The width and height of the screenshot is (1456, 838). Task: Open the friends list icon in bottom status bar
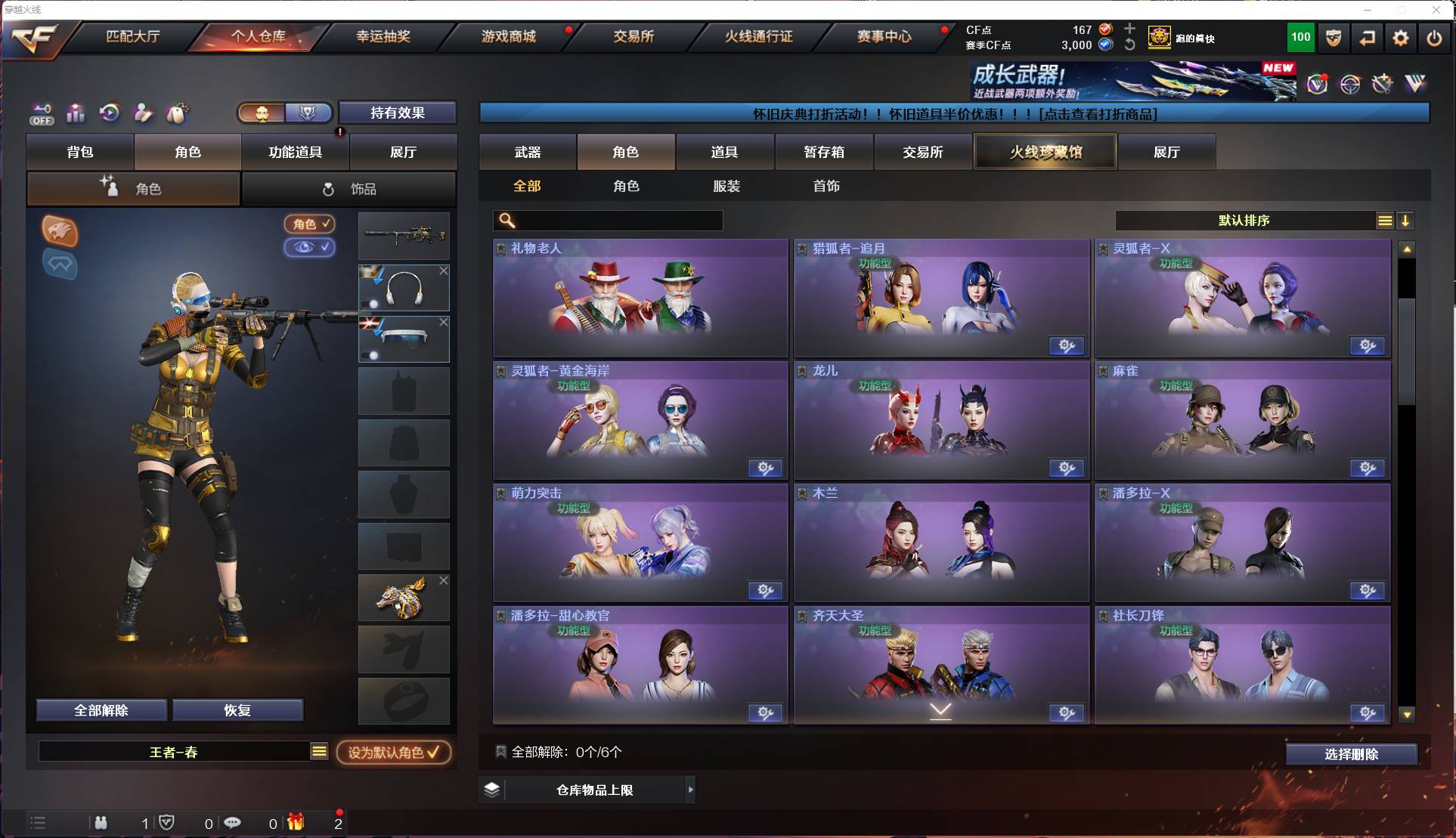(x=101, y=823)
